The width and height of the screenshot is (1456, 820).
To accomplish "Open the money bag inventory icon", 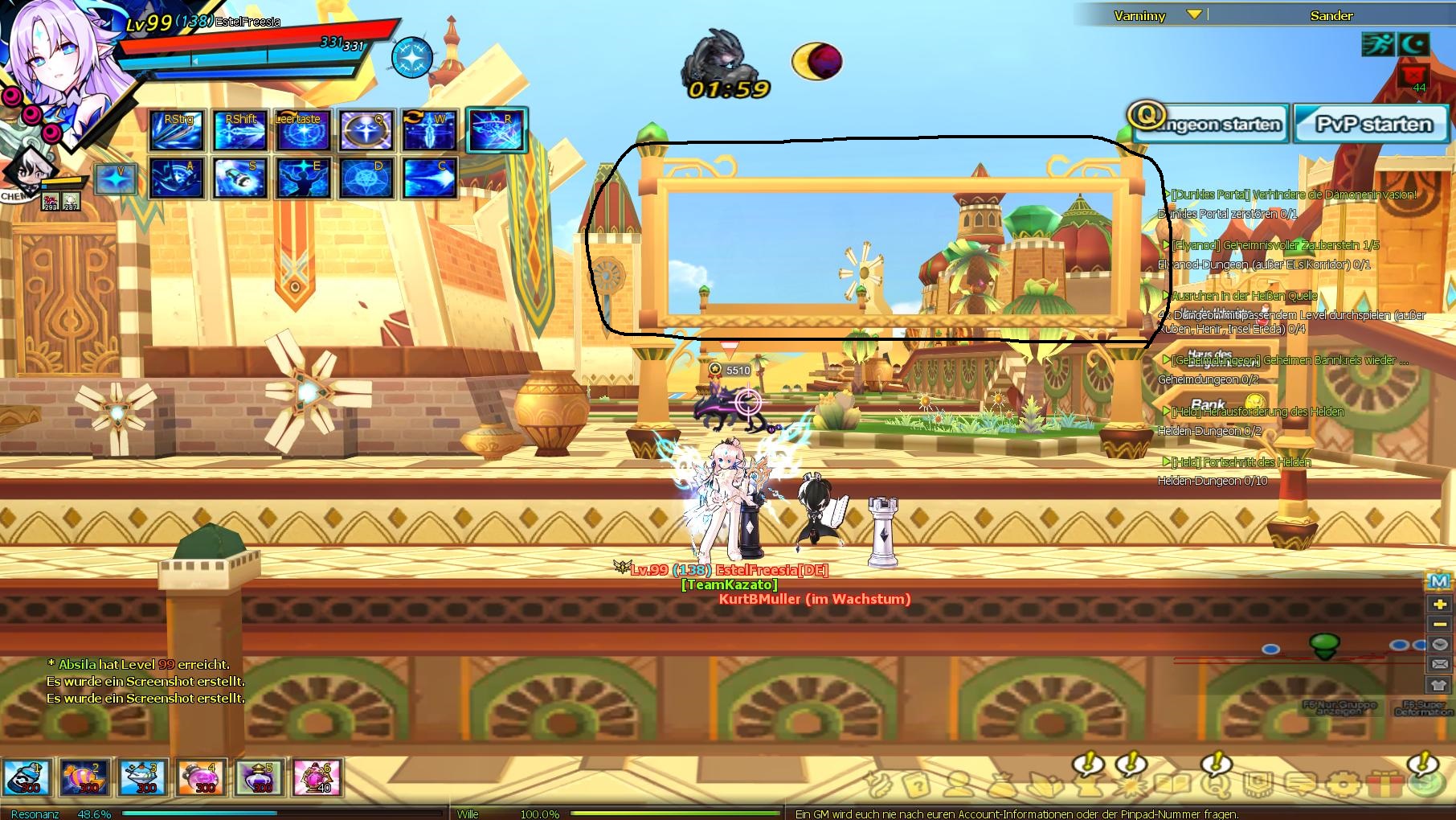I will tap(1000, 783).
